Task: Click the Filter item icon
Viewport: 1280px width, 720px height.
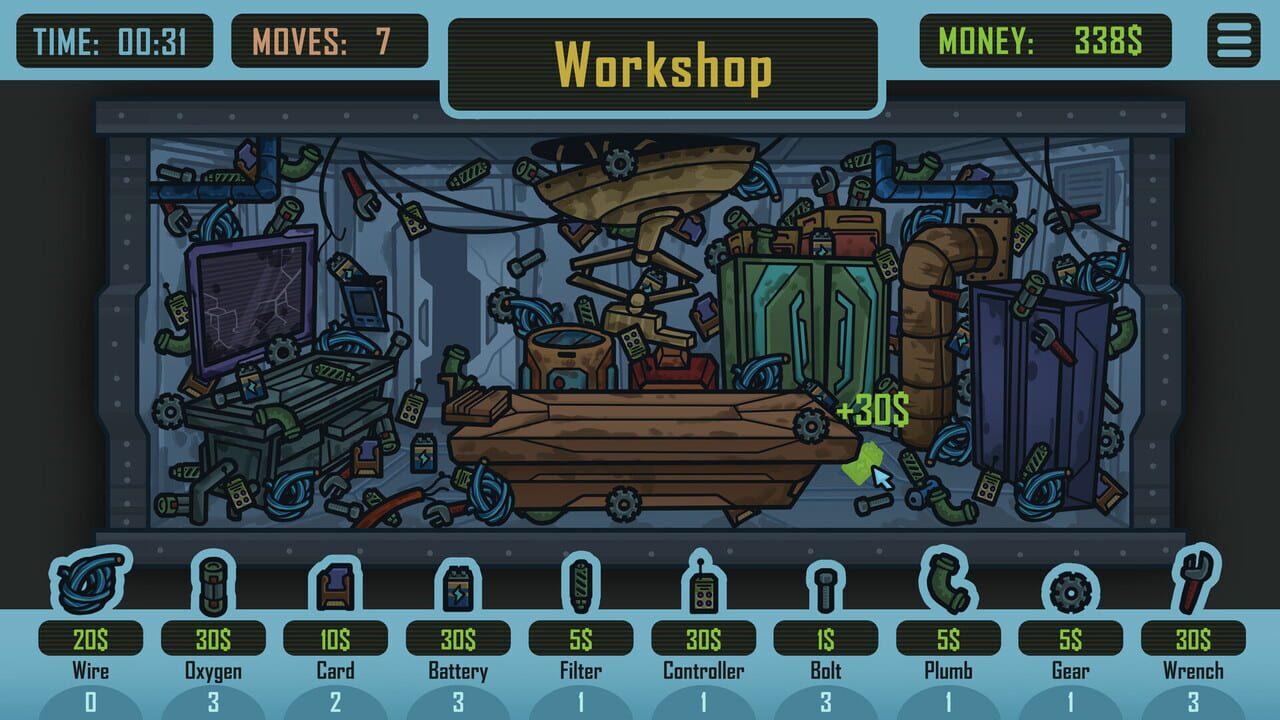Action: [581, 587]
